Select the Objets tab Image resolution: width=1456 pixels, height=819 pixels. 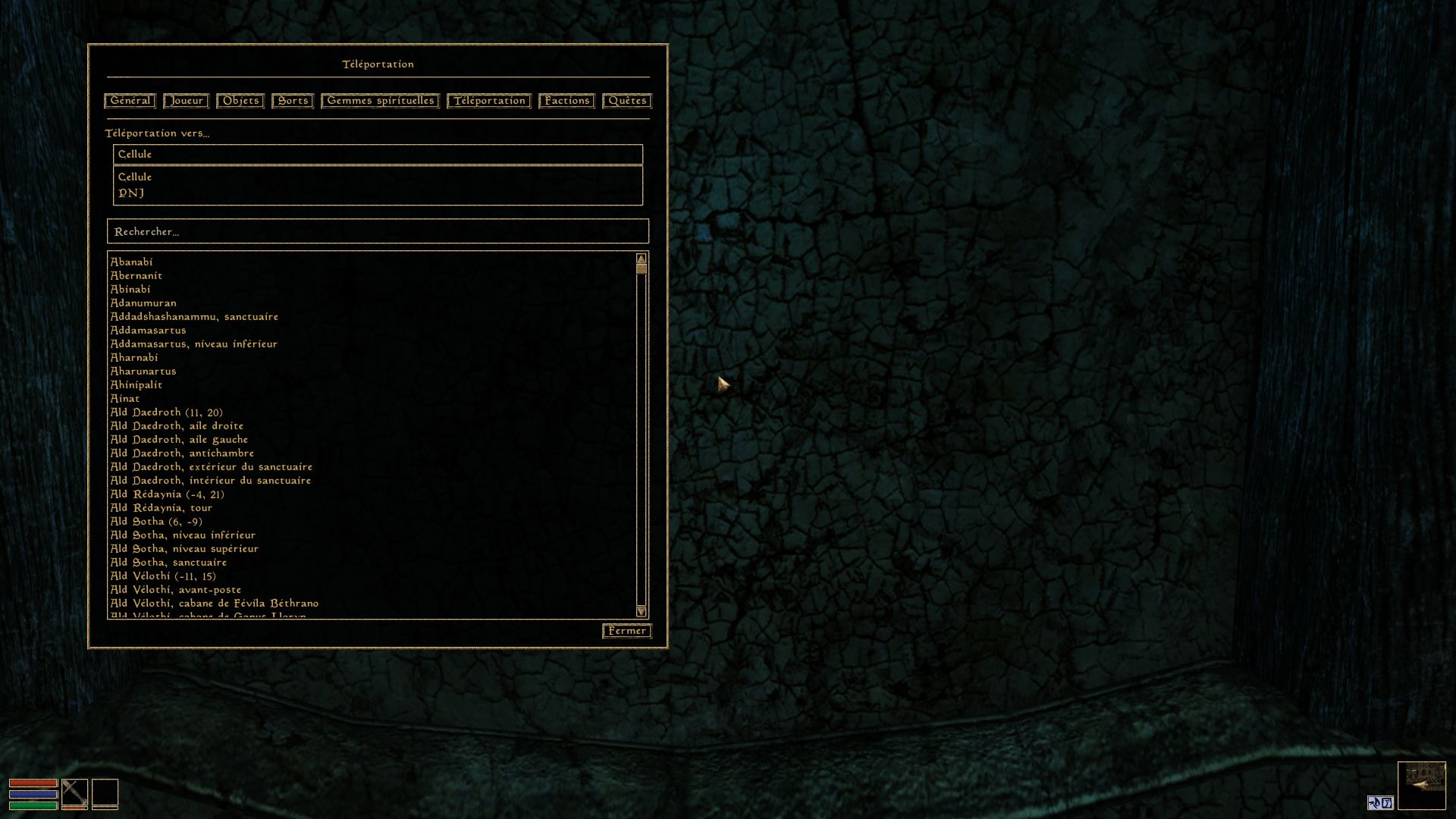coord(240,101)
